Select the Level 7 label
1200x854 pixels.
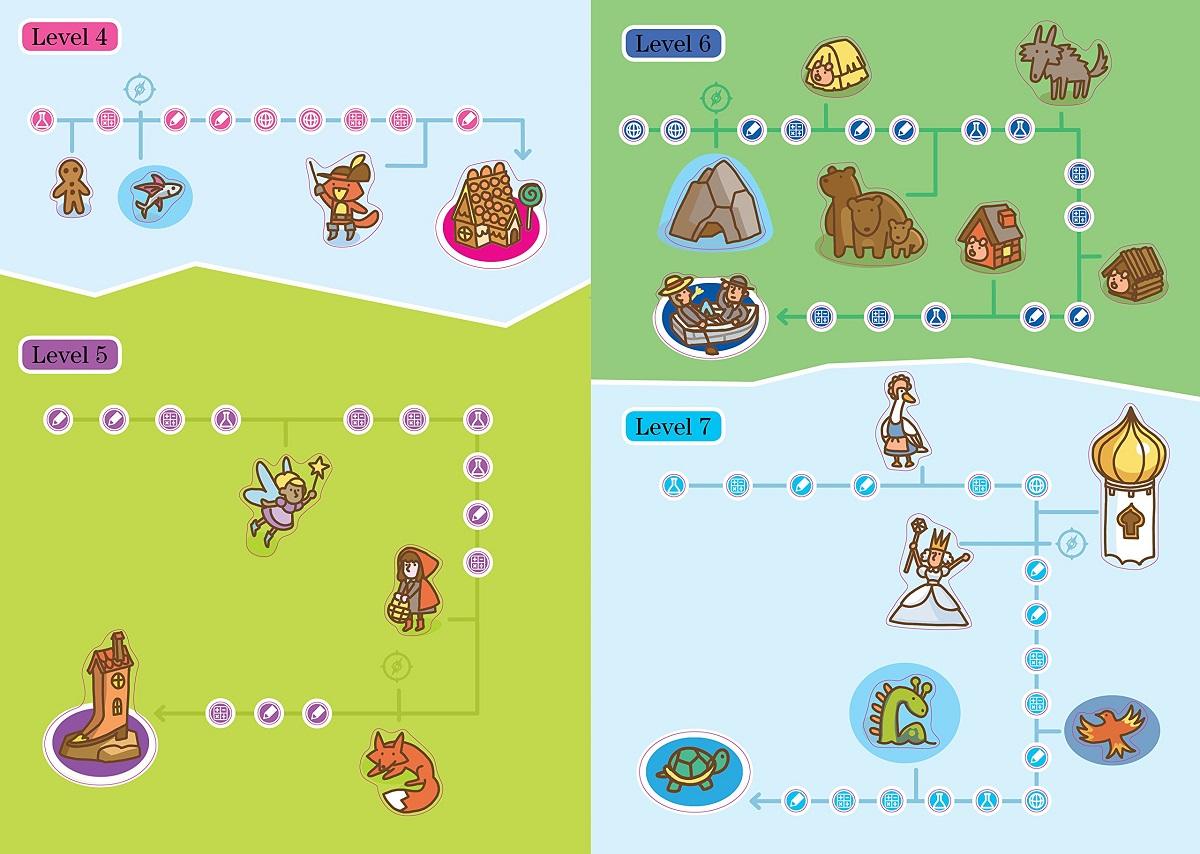pyautogui.click(x=673, y=427)
